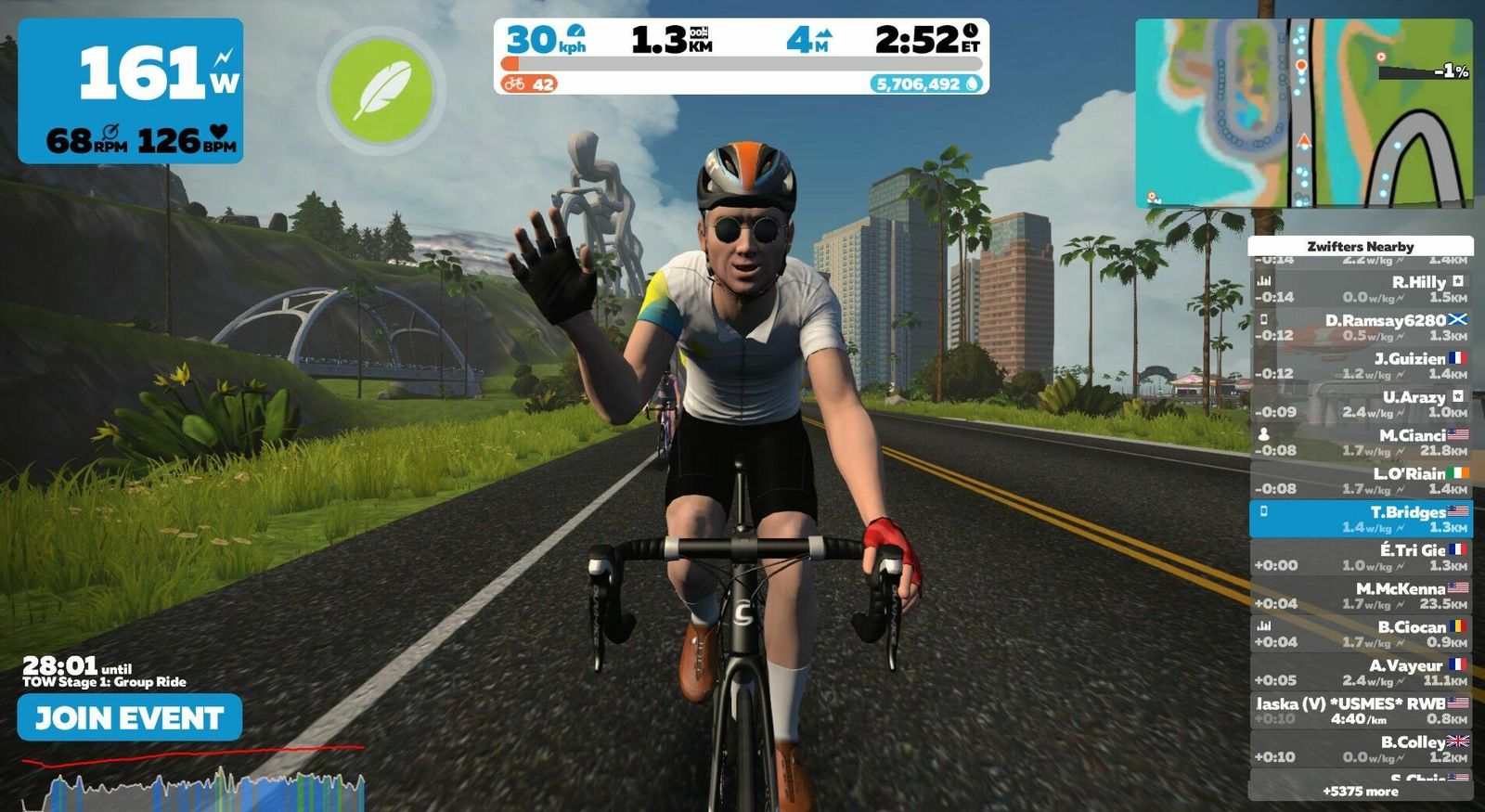Select B.Ciocan in Zwifters Nearby
The width and height of the screenshot is (1485, 812).
[x=1361, y=634]
